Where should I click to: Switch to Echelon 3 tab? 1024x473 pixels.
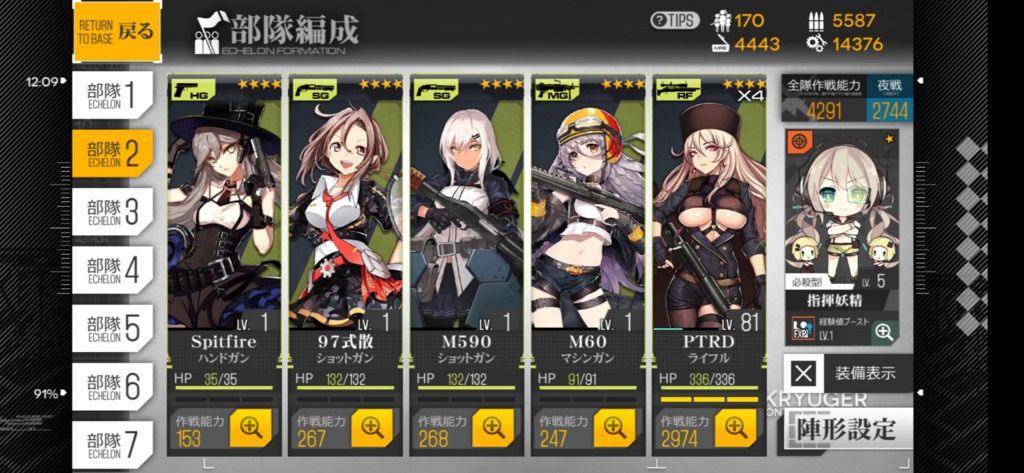[112, 212]
